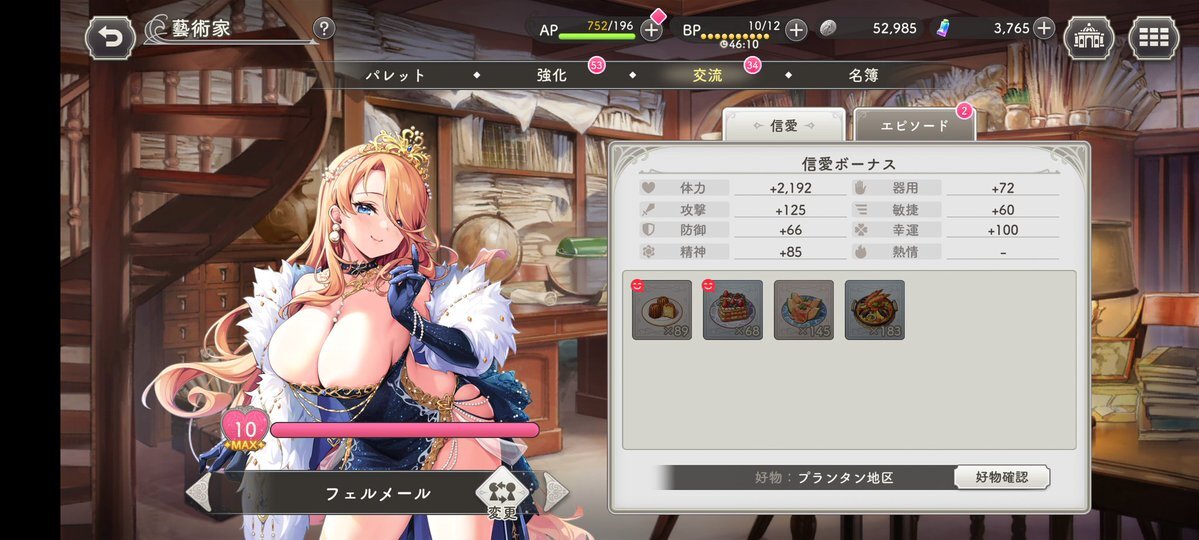Switch to the 名簿 tab

pyautogui.click(x=864, y=75)
